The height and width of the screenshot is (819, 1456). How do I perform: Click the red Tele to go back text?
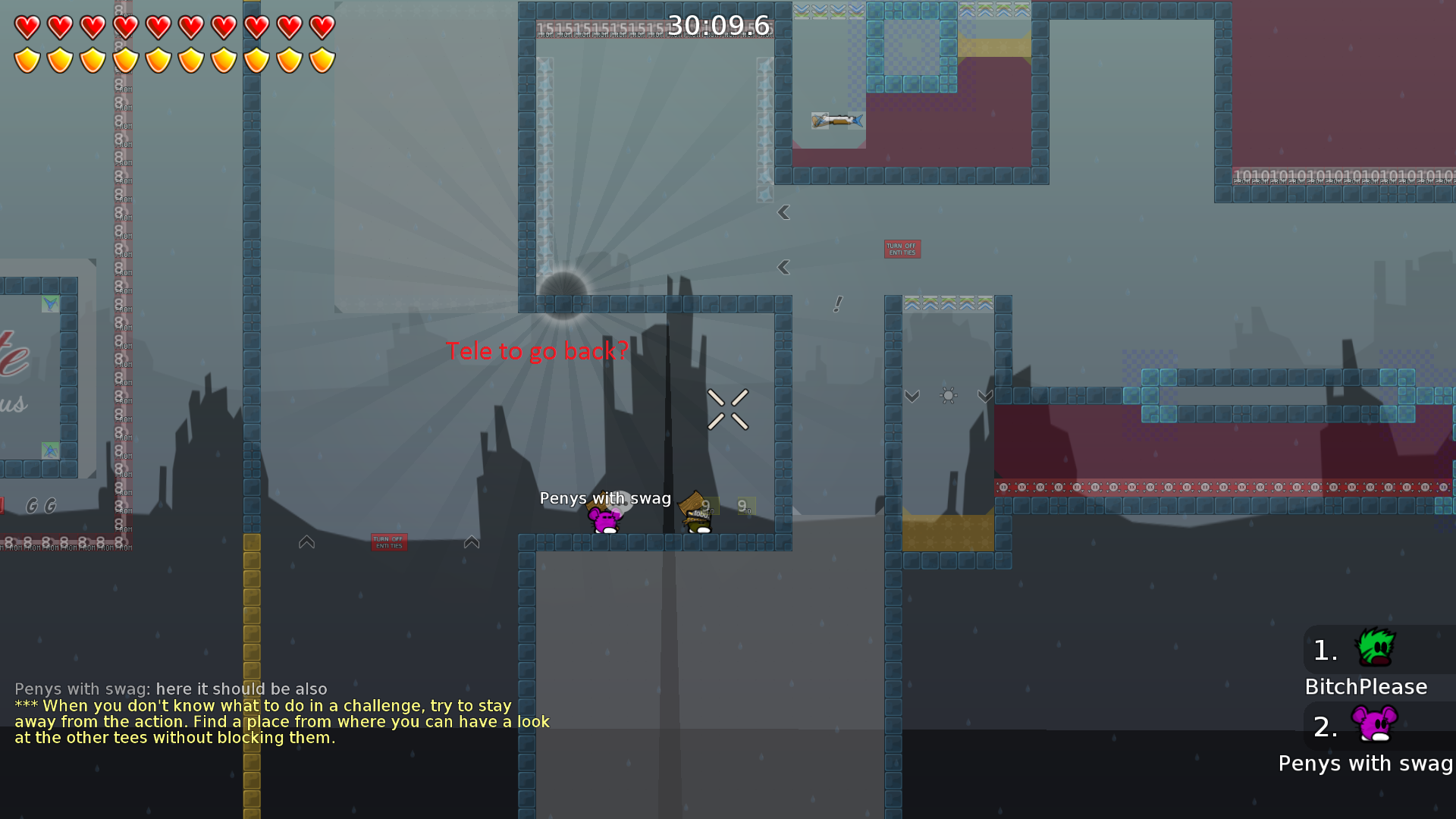click(x=538, y=351)
